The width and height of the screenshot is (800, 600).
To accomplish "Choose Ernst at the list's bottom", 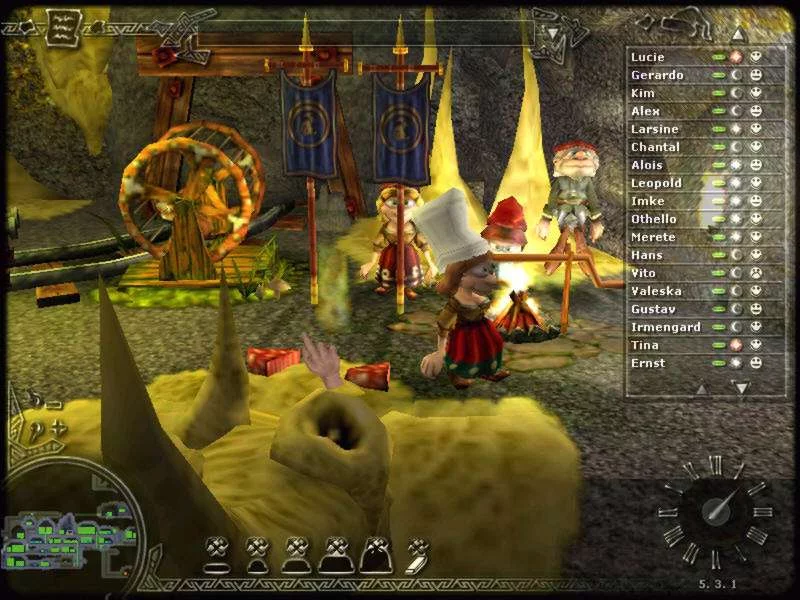I will 647,363.
